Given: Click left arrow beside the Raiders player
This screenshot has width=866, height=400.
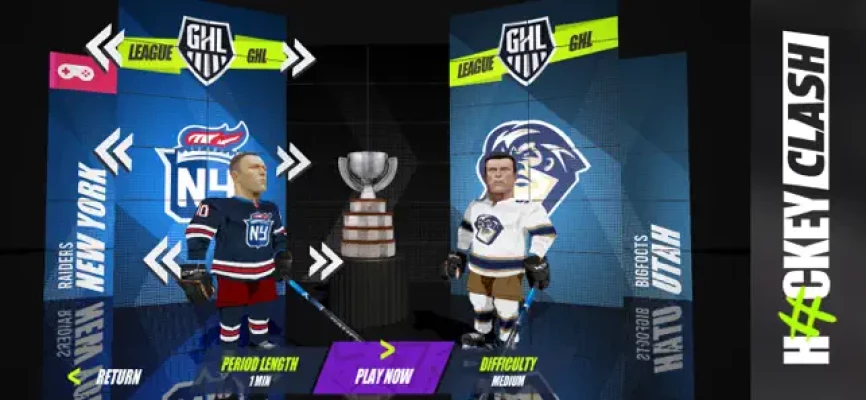Looking at the screenshot, I should [161, 259].
